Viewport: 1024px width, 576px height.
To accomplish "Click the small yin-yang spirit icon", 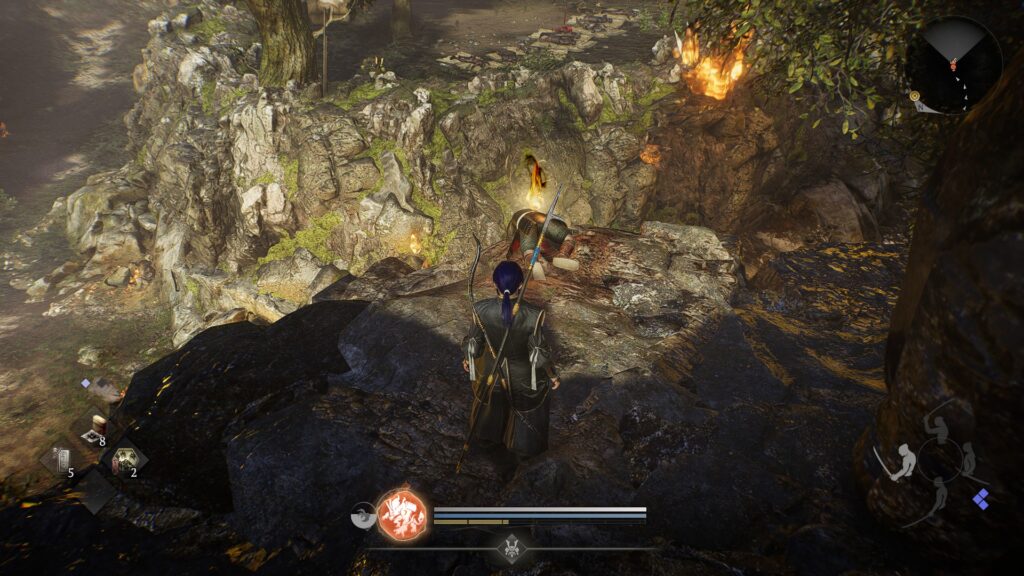I will click(x=362, y=515).
